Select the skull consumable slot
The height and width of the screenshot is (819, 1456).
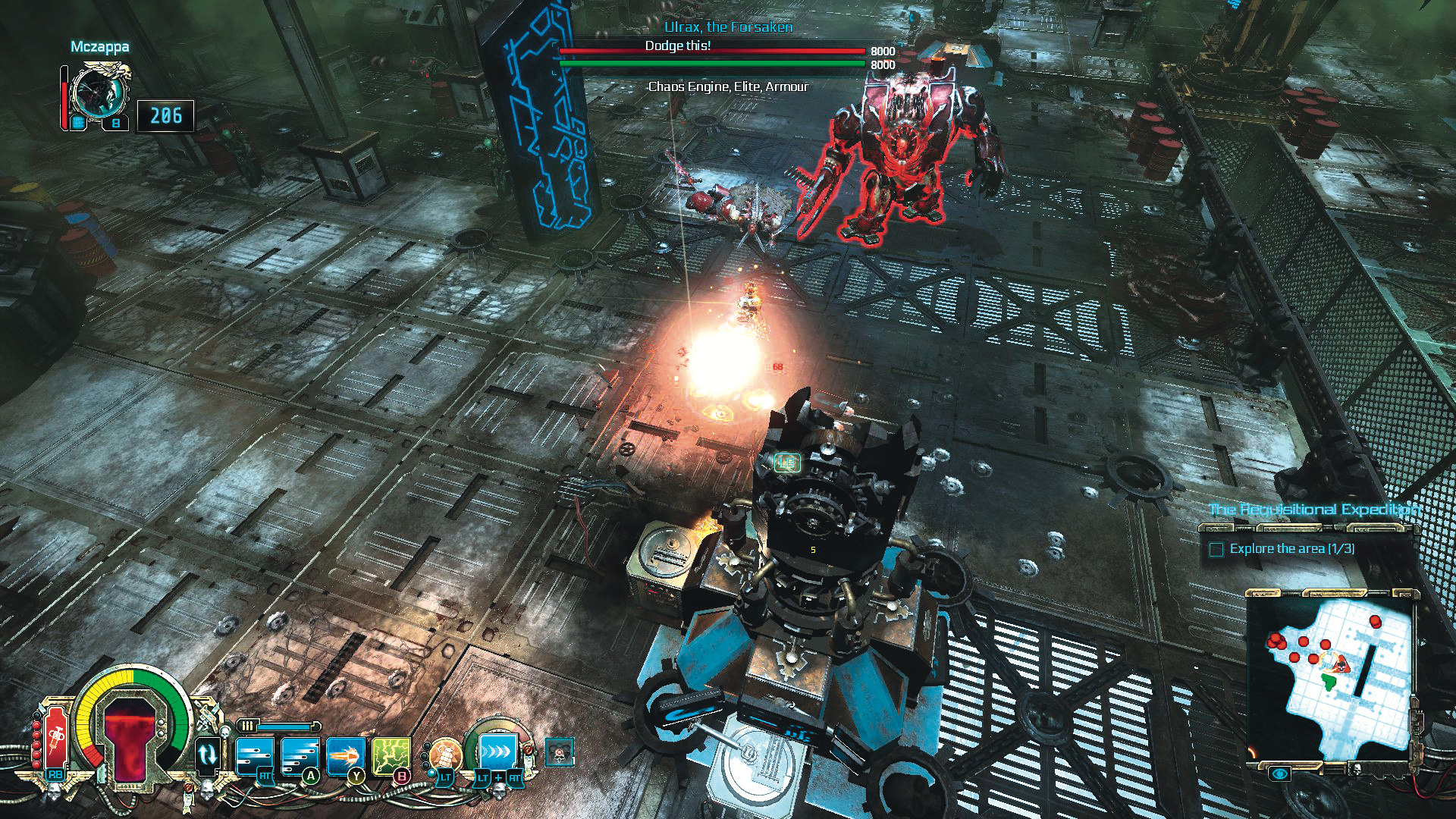tap(560, 752)
